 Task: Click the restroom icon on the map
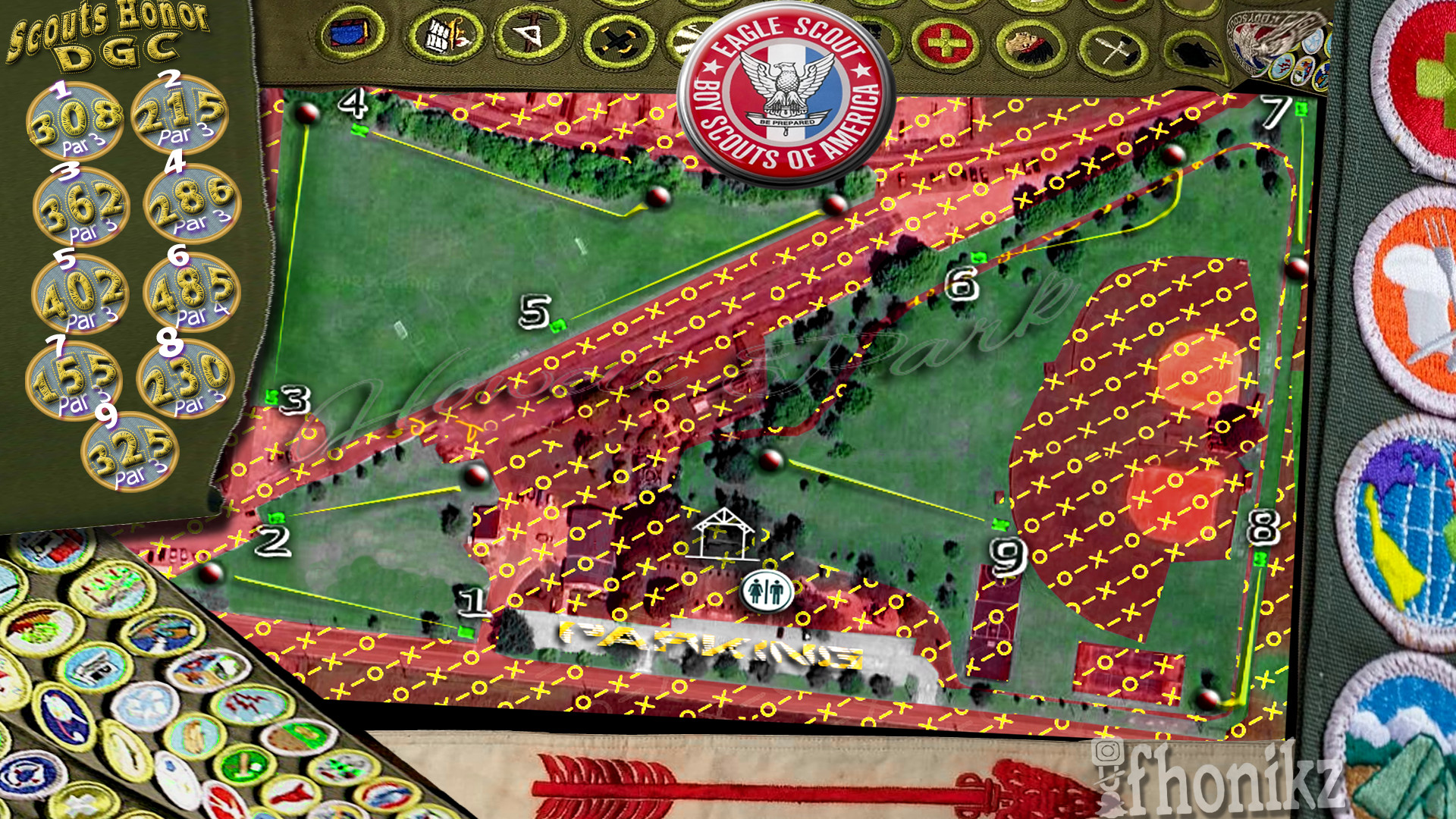click(767, 591)
